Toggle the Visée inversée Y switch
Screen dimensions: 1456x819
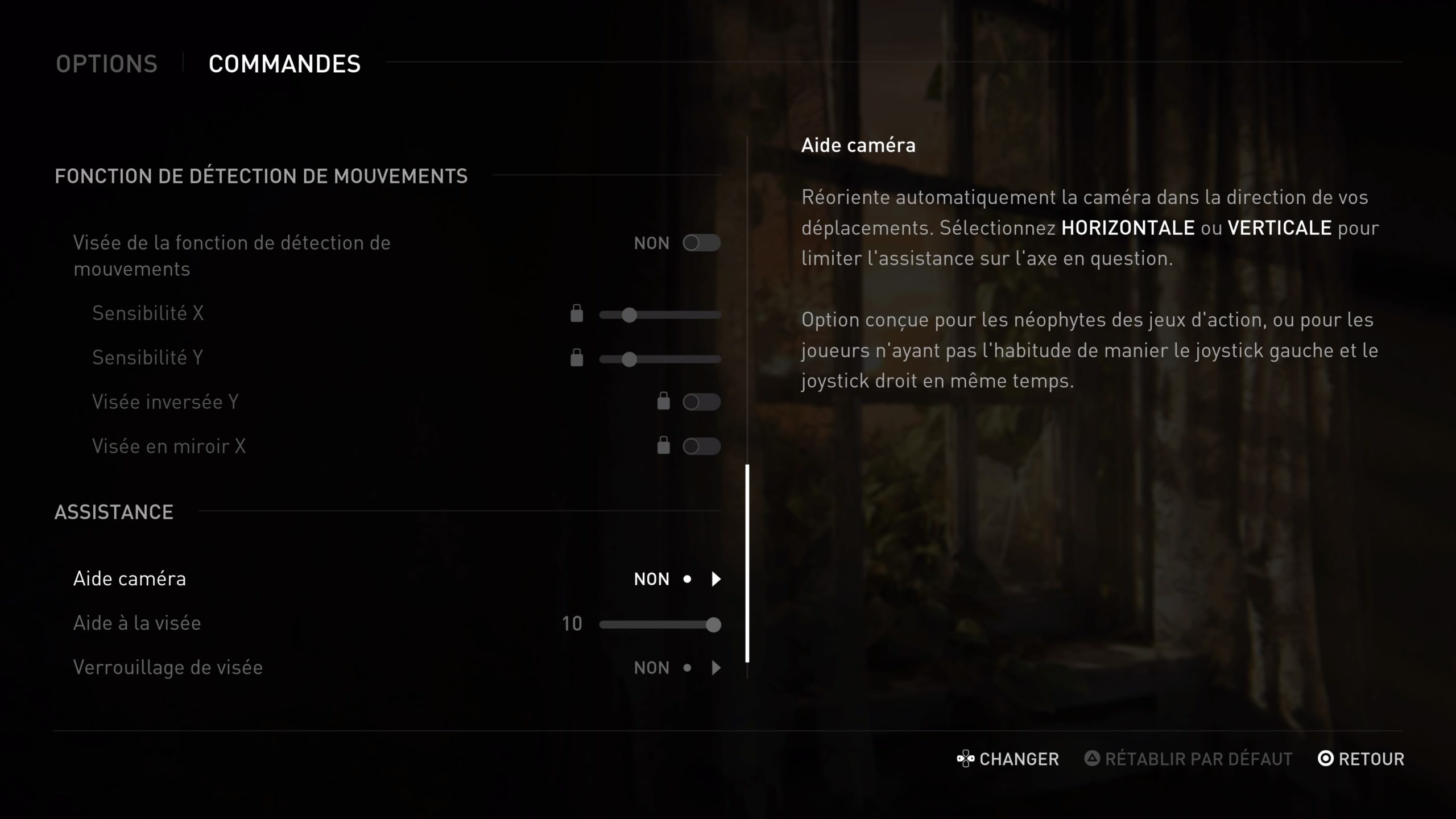point(701,402)
